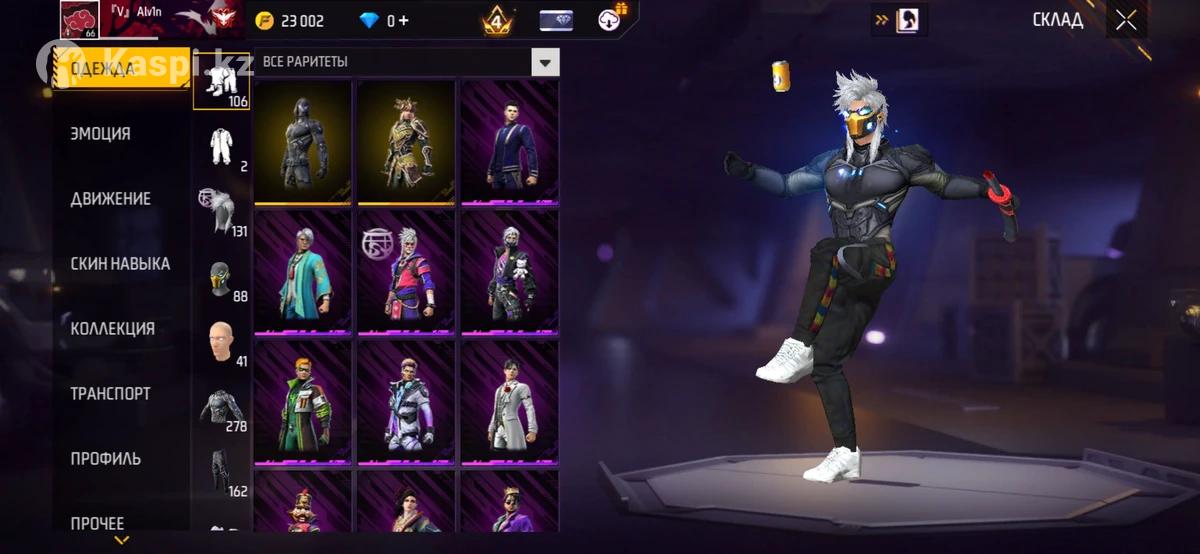Open the player profile avatar

pos(80,20)
